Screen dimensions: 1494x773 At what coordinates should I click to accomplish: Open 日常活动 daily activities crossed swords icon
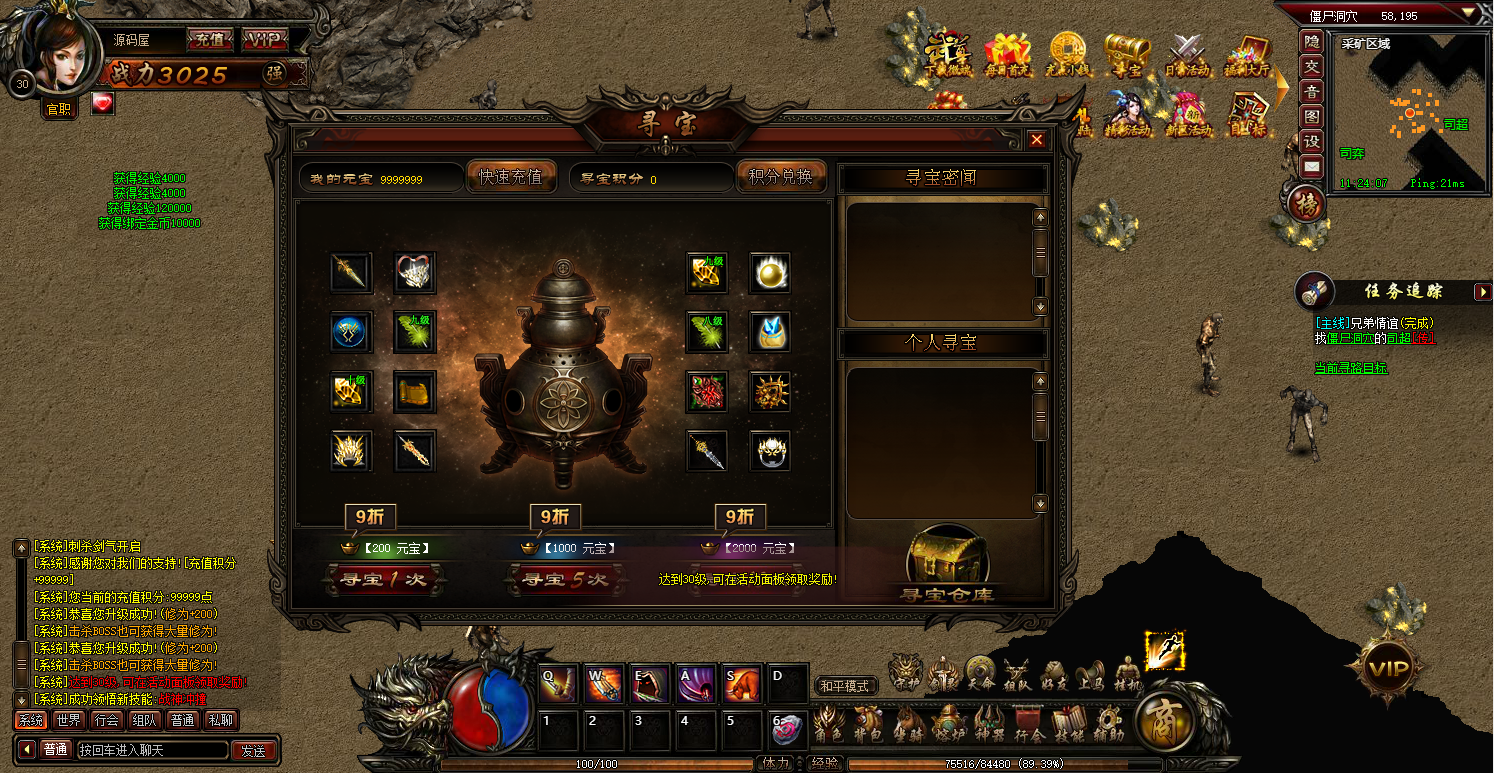pos(1187,55)
